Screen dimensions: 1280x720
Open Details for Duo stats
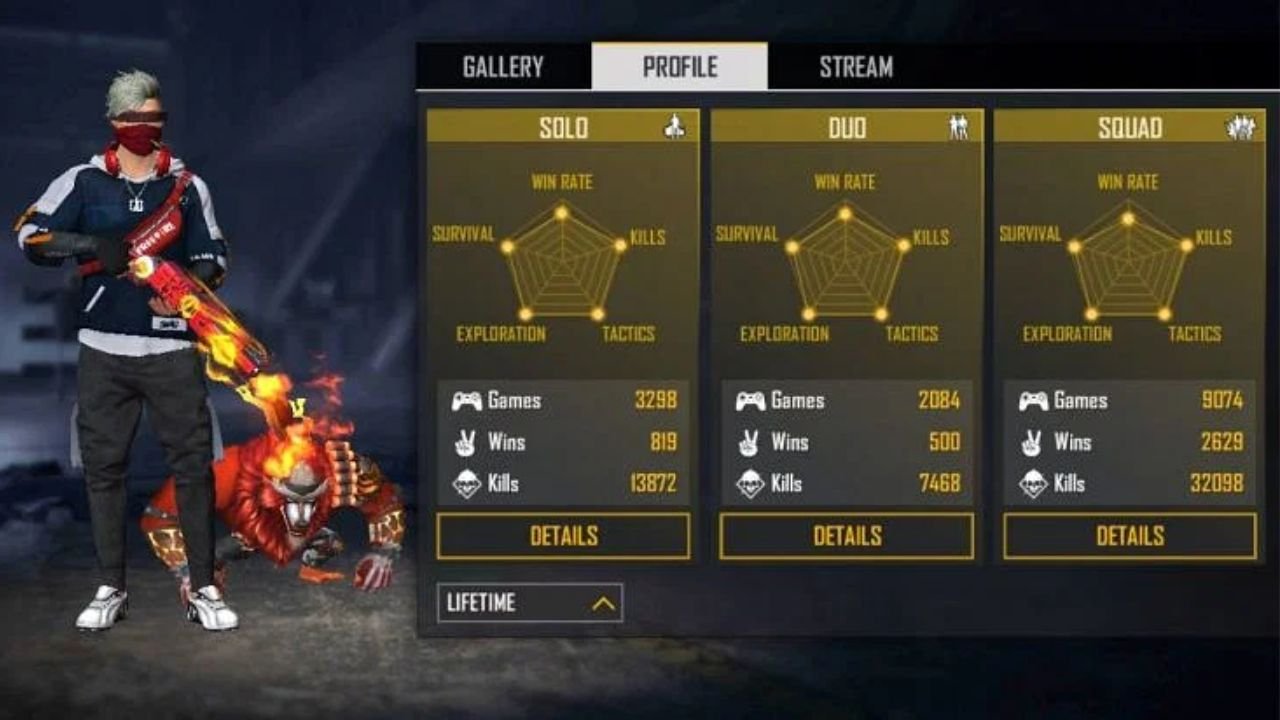click(847, 536)
